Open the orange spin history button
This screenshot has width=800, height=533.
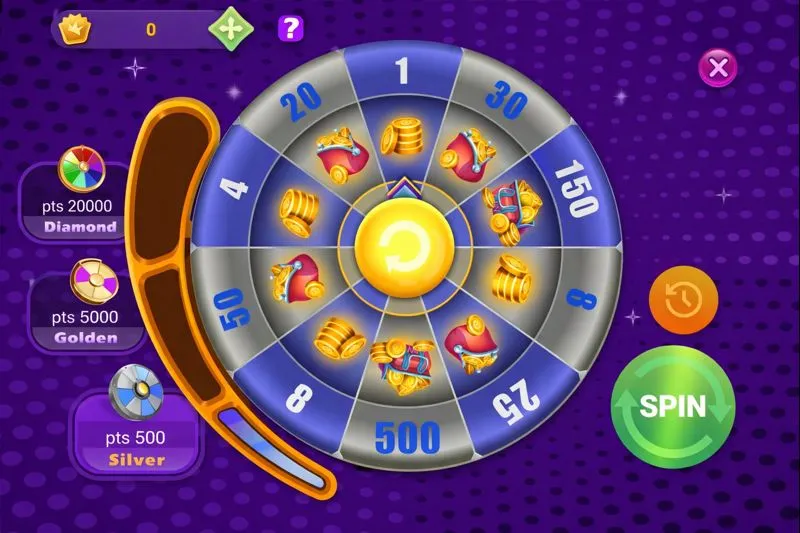tap(684, 300)
